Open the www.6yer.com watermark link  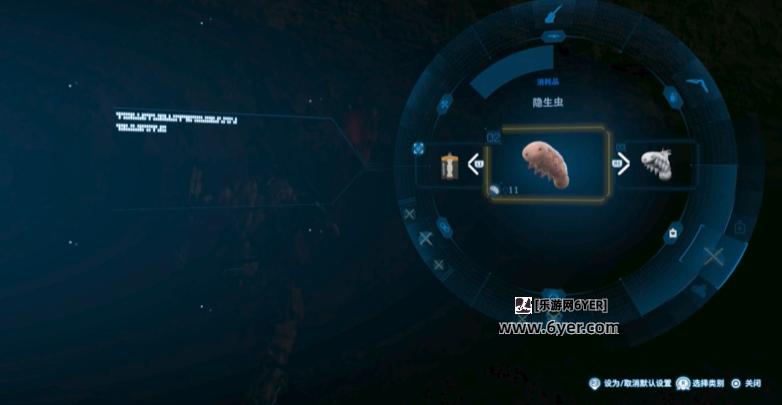pos(558,327)
